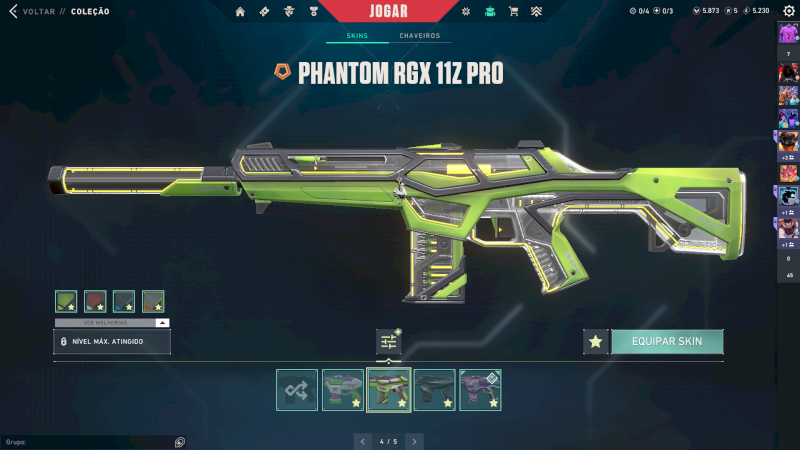Choose the red color variant swatch
The image size is (800, 450).
[95, 301]
